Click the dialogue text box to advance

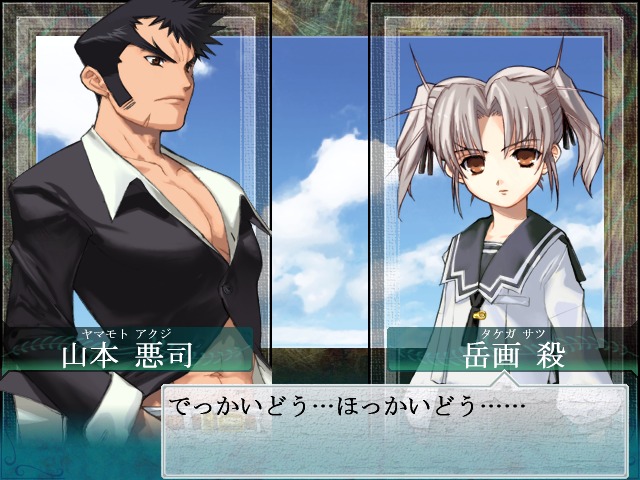395,430
